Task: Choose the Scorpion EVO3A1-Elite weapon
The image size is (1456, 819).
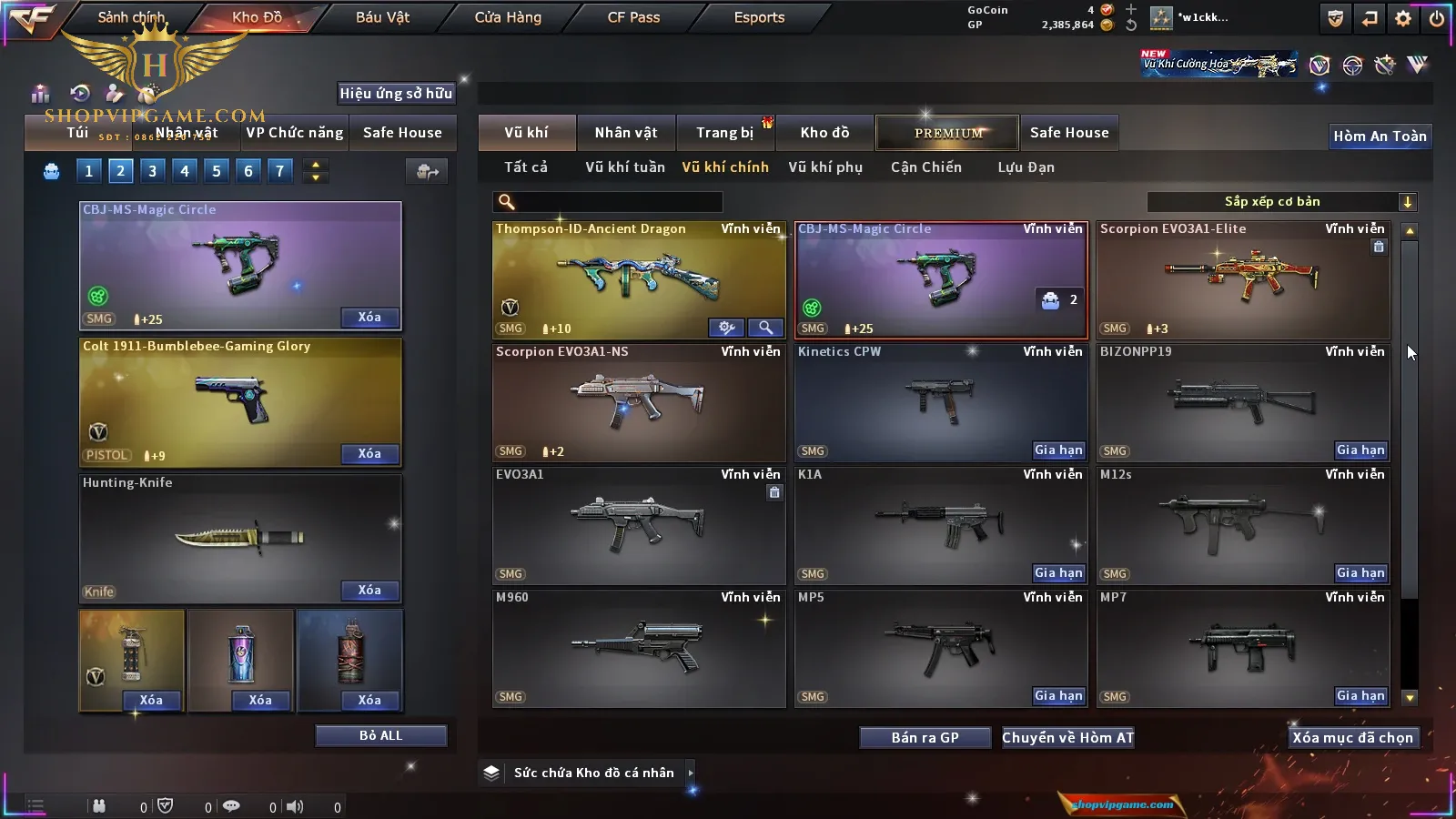Action: coord(1242,278)
